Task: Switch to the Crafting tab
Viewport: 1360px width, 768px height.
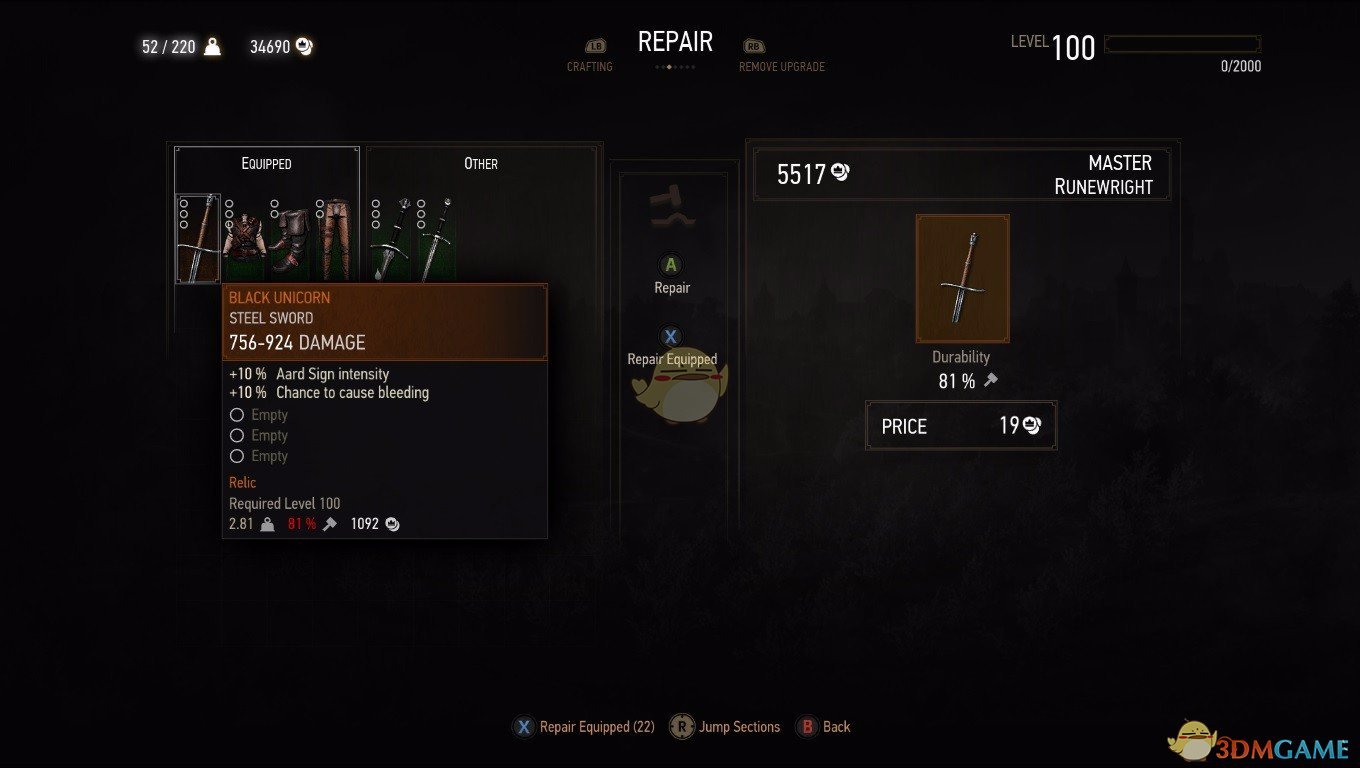Action: click(590, 57)
